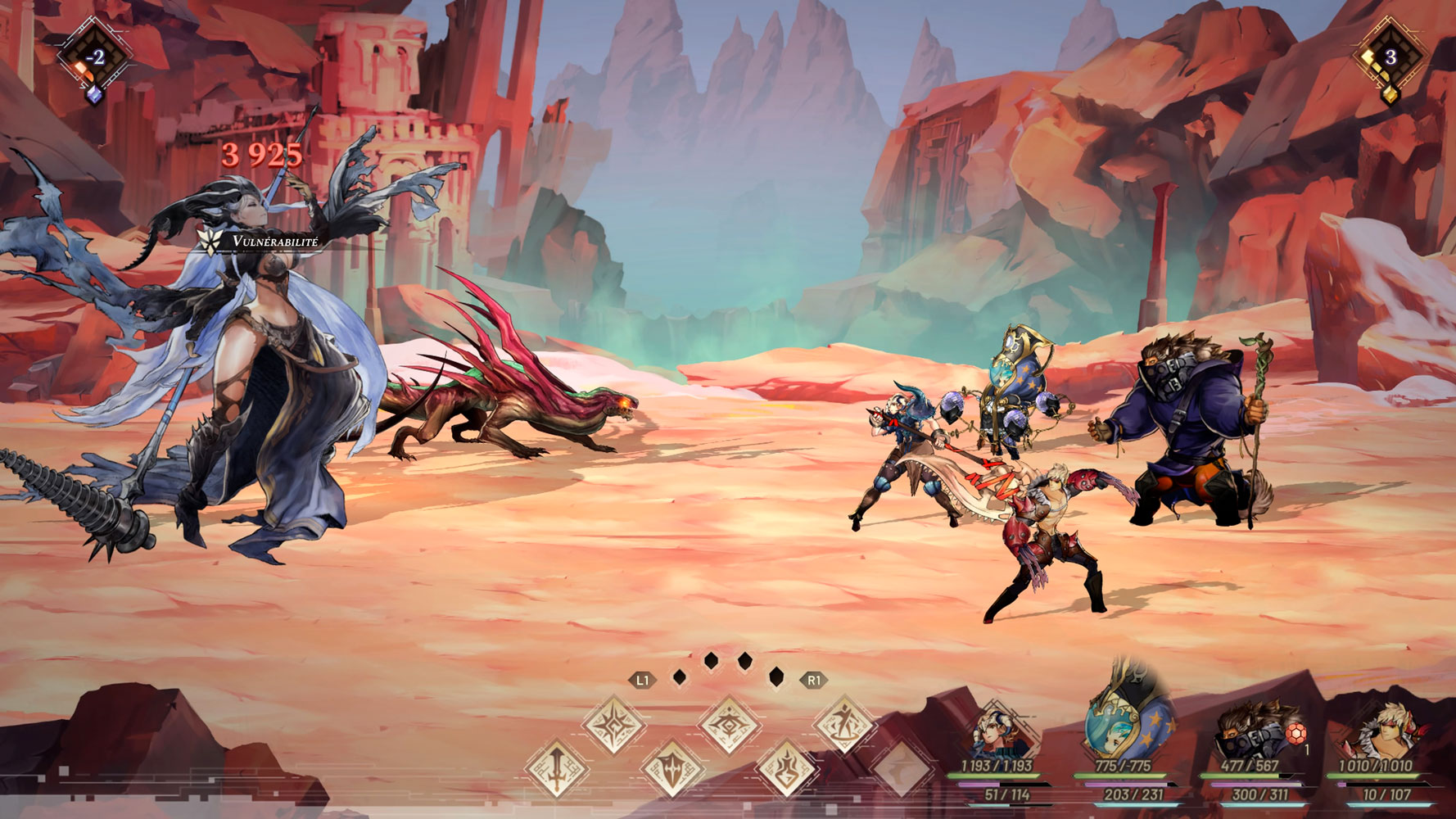The image size is (1456, 819).
Task: Choose the dancing figure command icon
Action: [843, 725]
